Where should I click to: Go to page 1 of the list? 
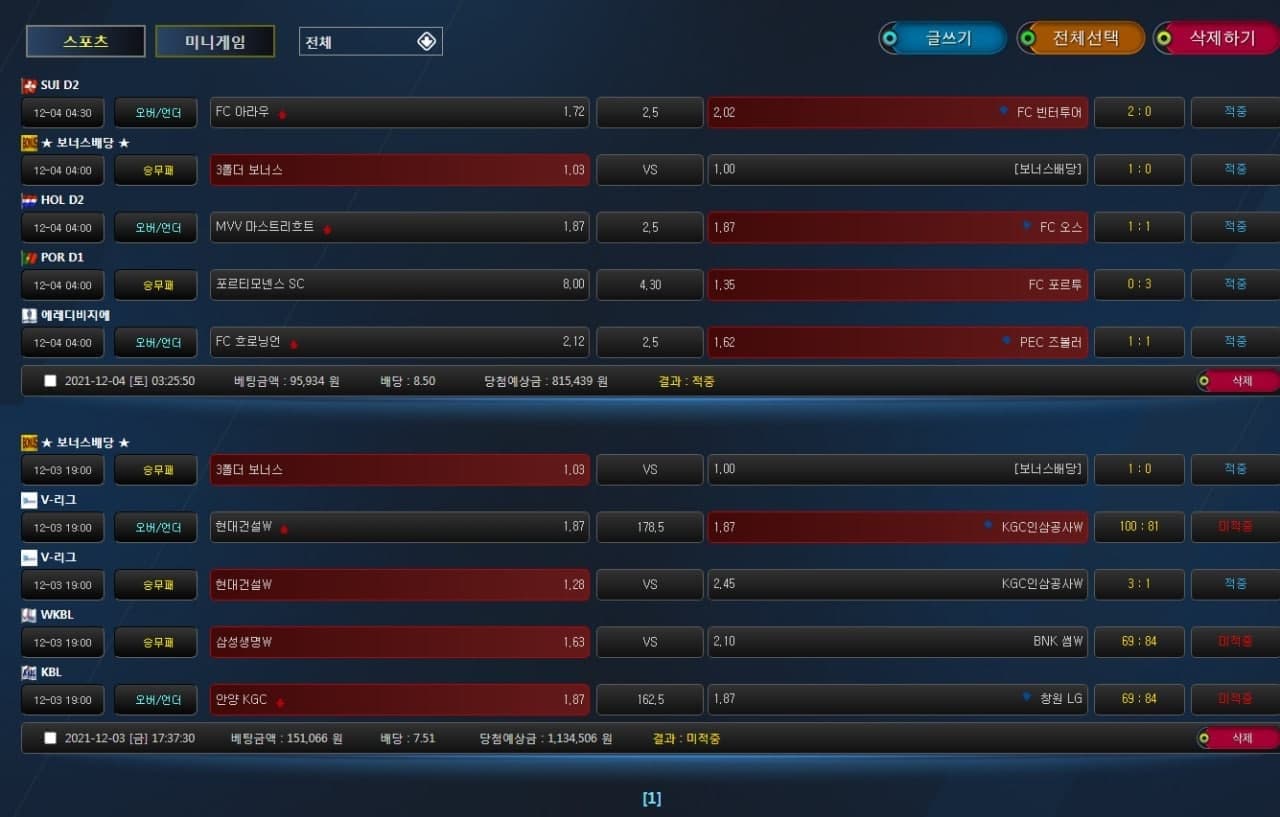(651, 798)
